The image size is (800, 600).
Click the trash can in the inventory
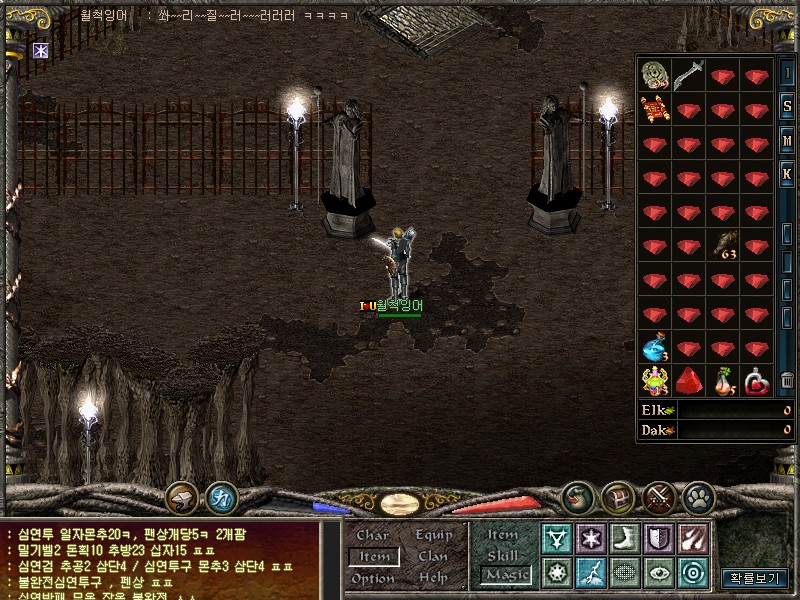coord(787,380)
